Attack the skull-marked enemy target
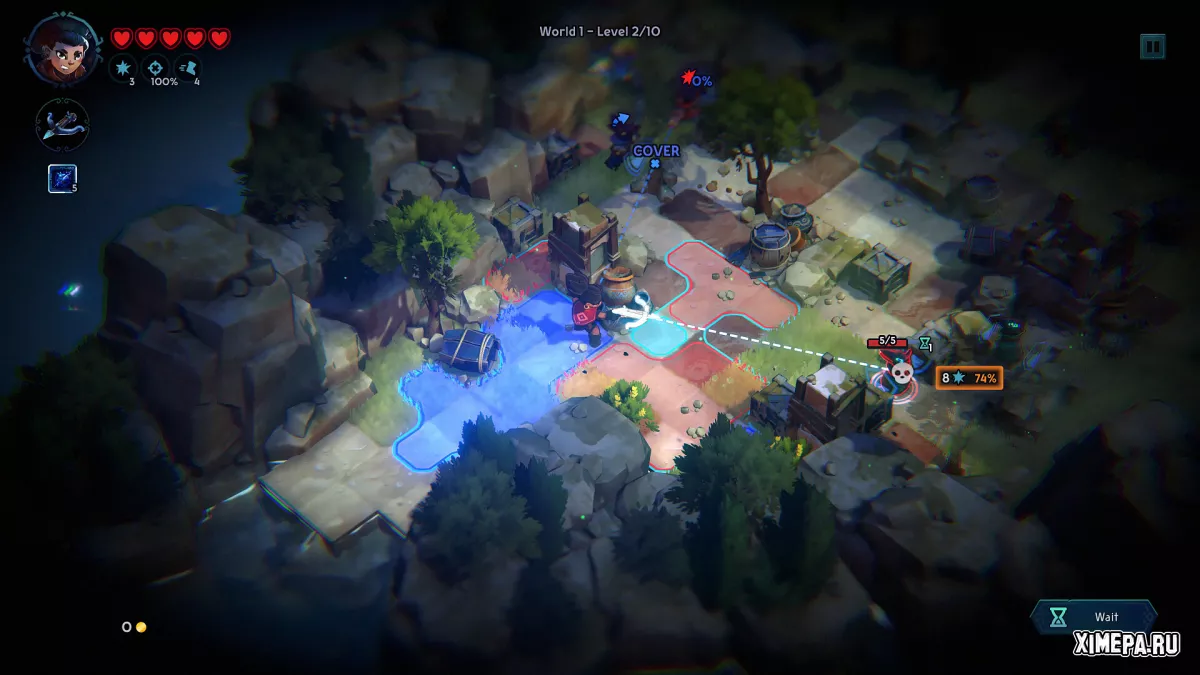The width and height of the screenshot is (1200, 675). tap(900, 373)
